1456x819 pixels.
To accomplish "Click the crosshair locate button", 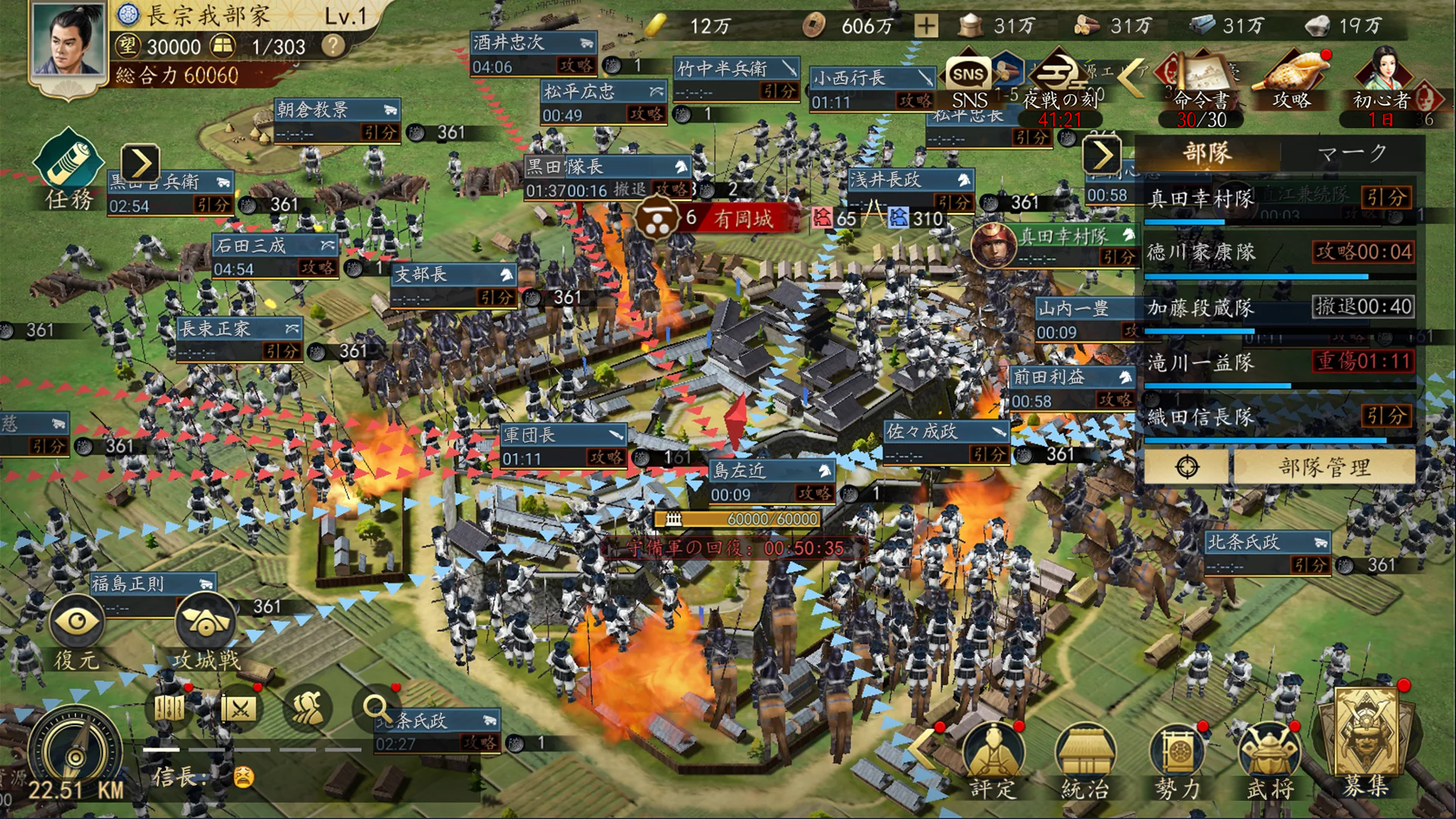I will (1187, 467).
